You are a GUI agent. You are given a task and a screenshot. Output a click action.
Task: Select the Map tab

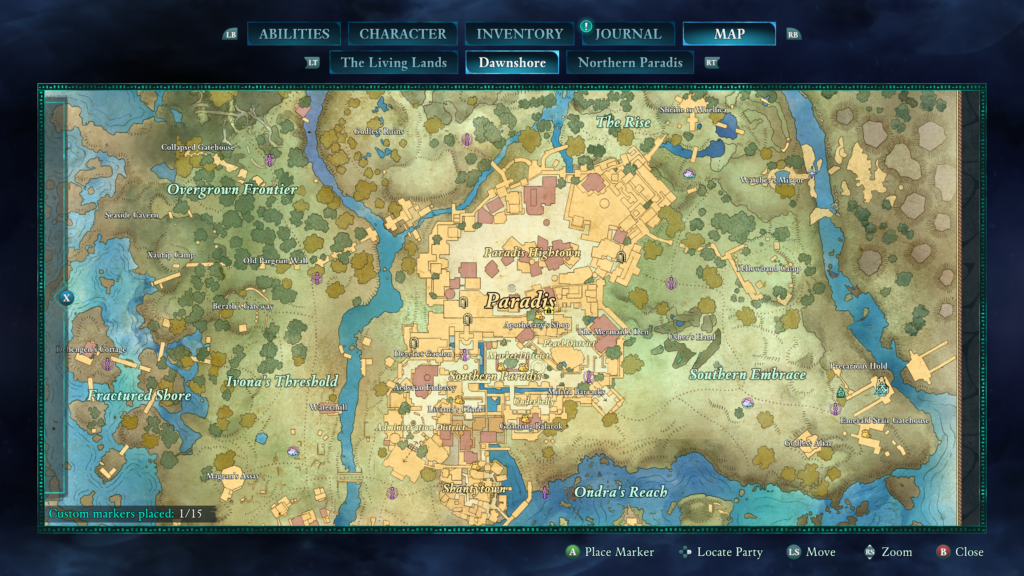(x=729, y=34)
